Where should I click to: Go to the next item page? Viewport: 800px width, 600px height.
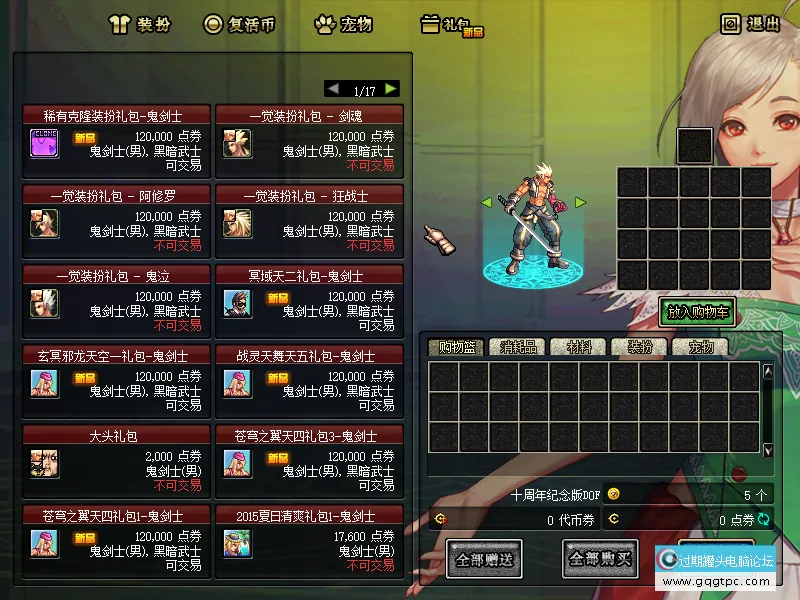[x=390, y=89]
